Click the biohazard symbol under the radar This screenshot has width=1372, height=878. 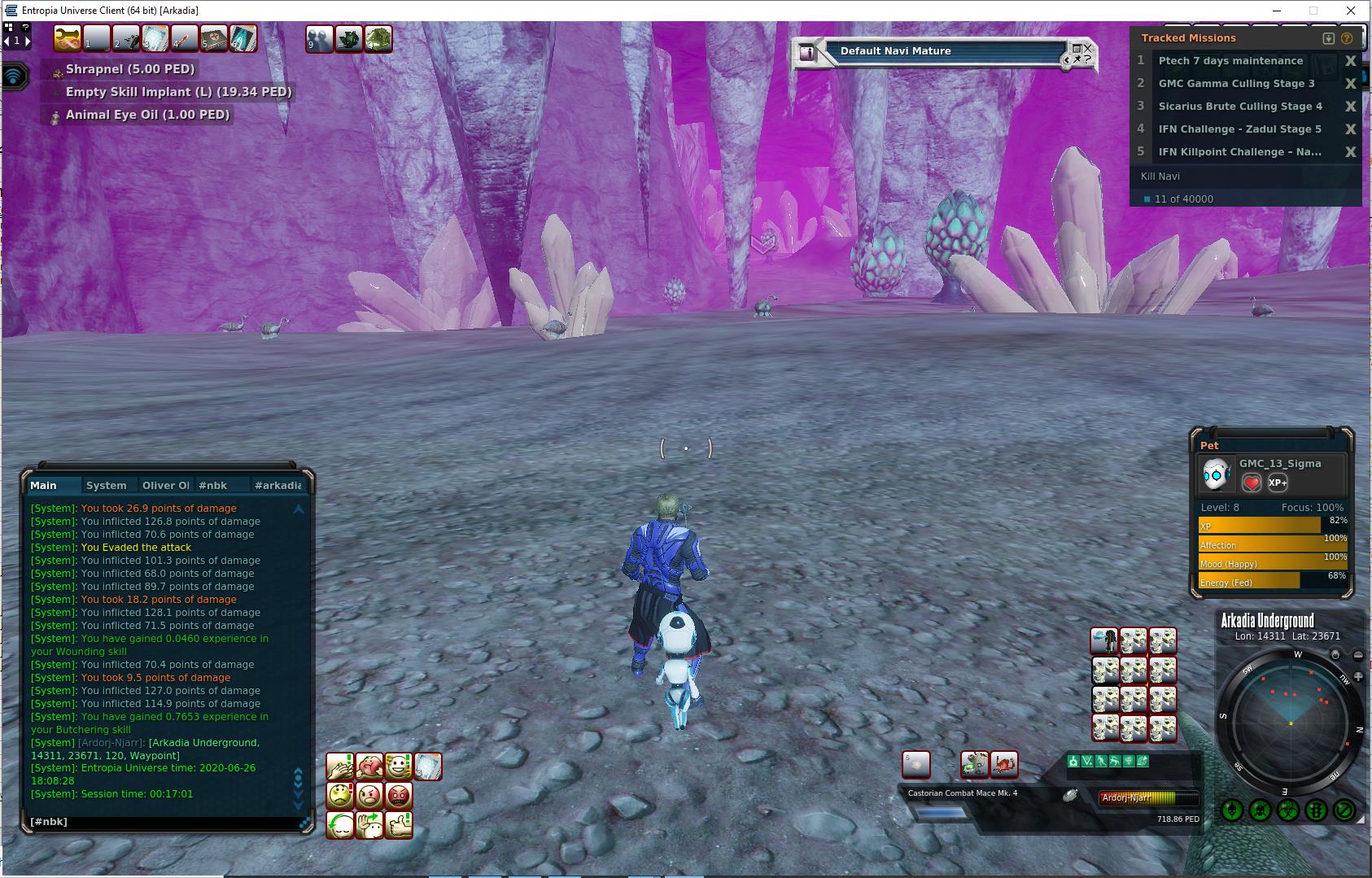(1288, 810)
